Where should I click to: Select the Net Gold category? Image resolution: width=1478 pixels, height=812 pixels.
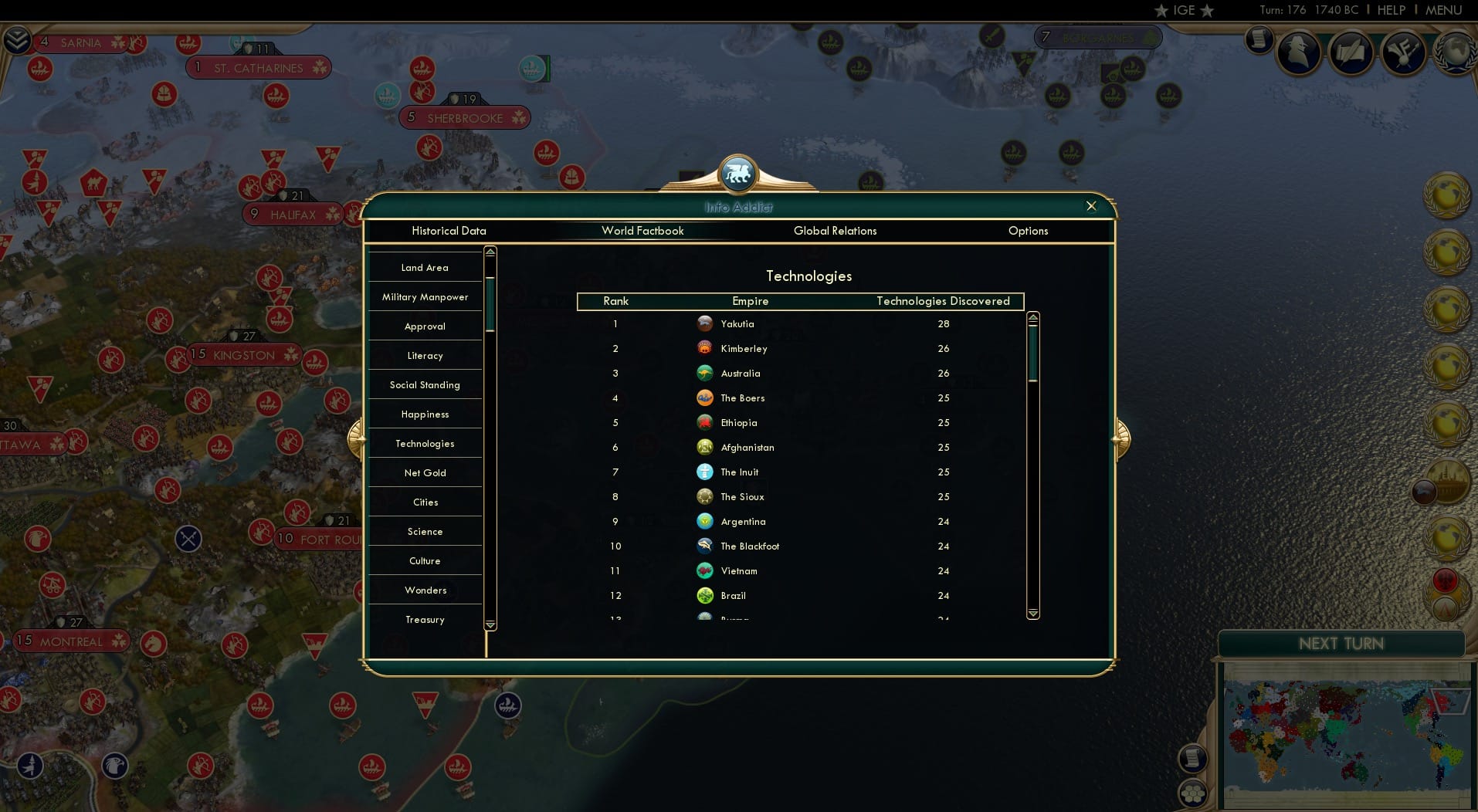[425, 472]
